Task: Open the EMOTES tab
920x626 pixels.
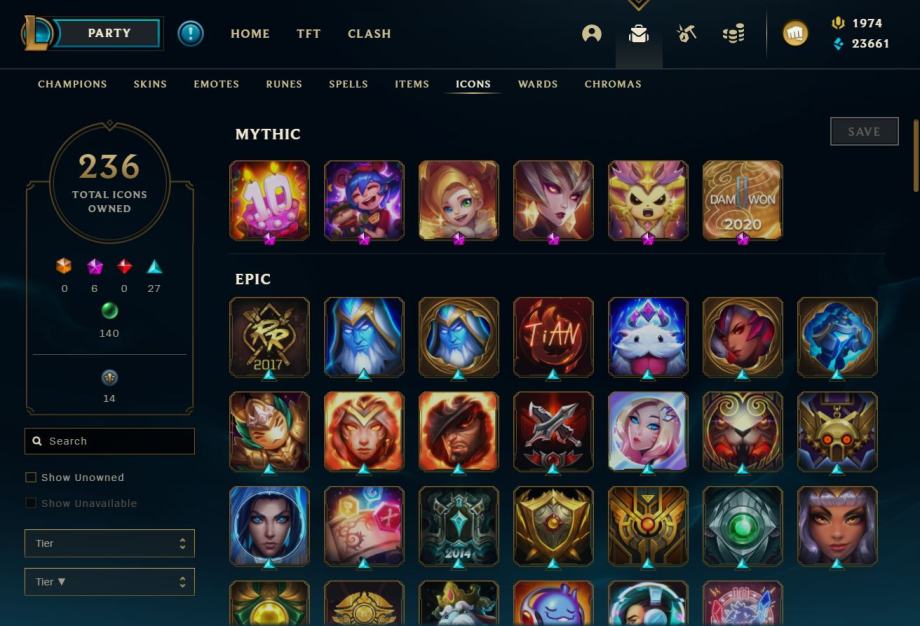Action: (216, 84)
